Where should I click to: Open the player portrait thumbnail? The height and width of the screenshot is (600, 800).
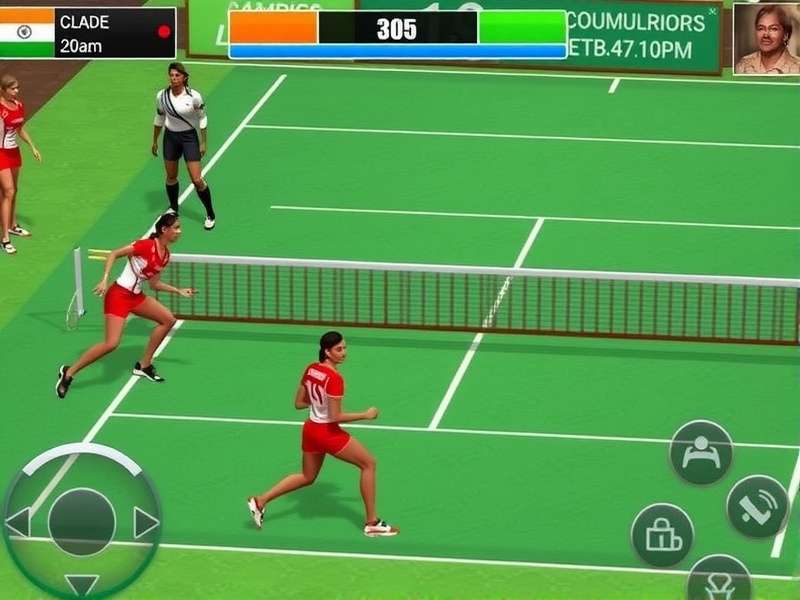pyautogui.click(x=766, y=38)
